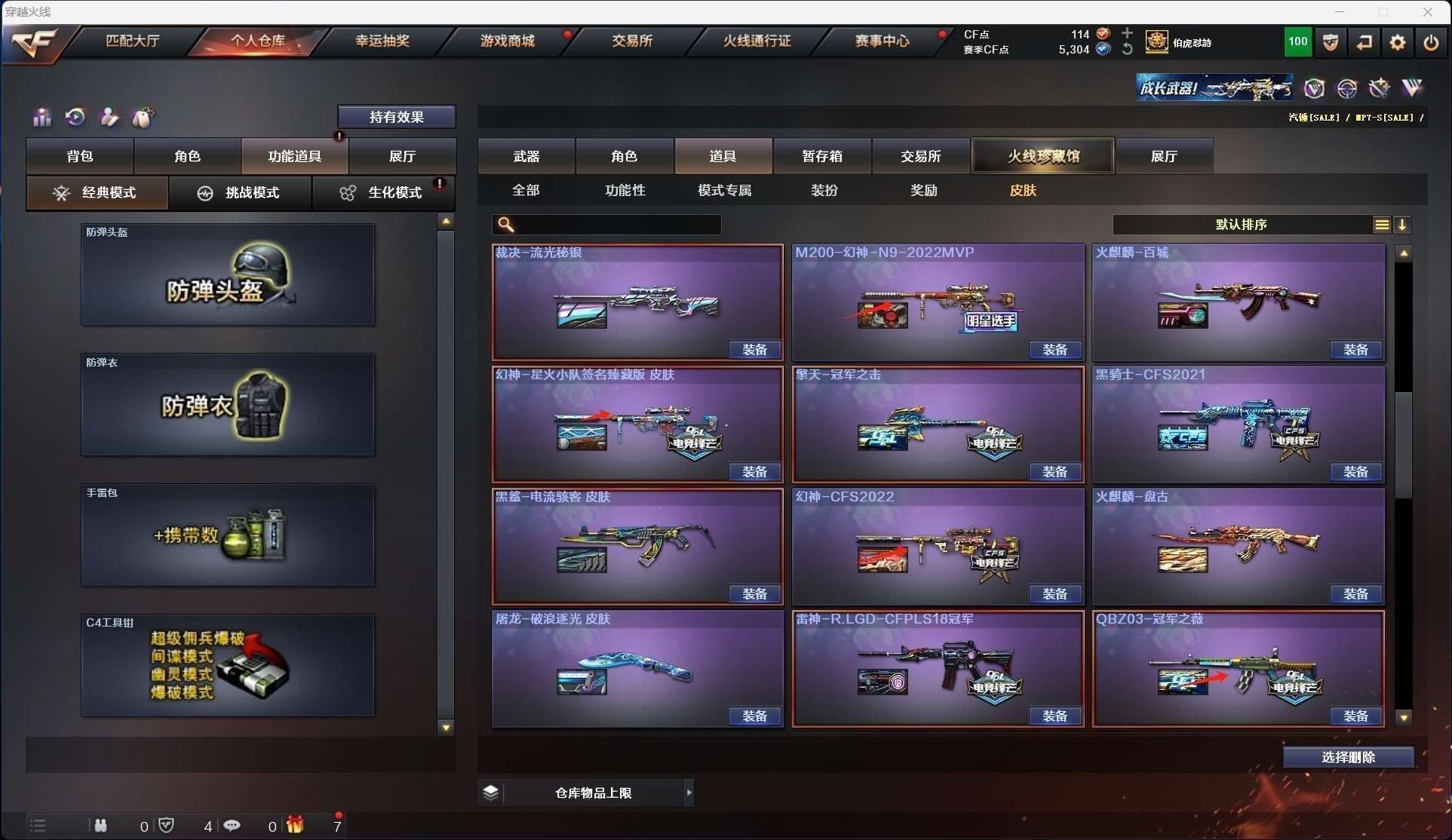Choose the 挑战模式 mode tab
Screen dimensions: 1452x840
(x=241, y=193)
